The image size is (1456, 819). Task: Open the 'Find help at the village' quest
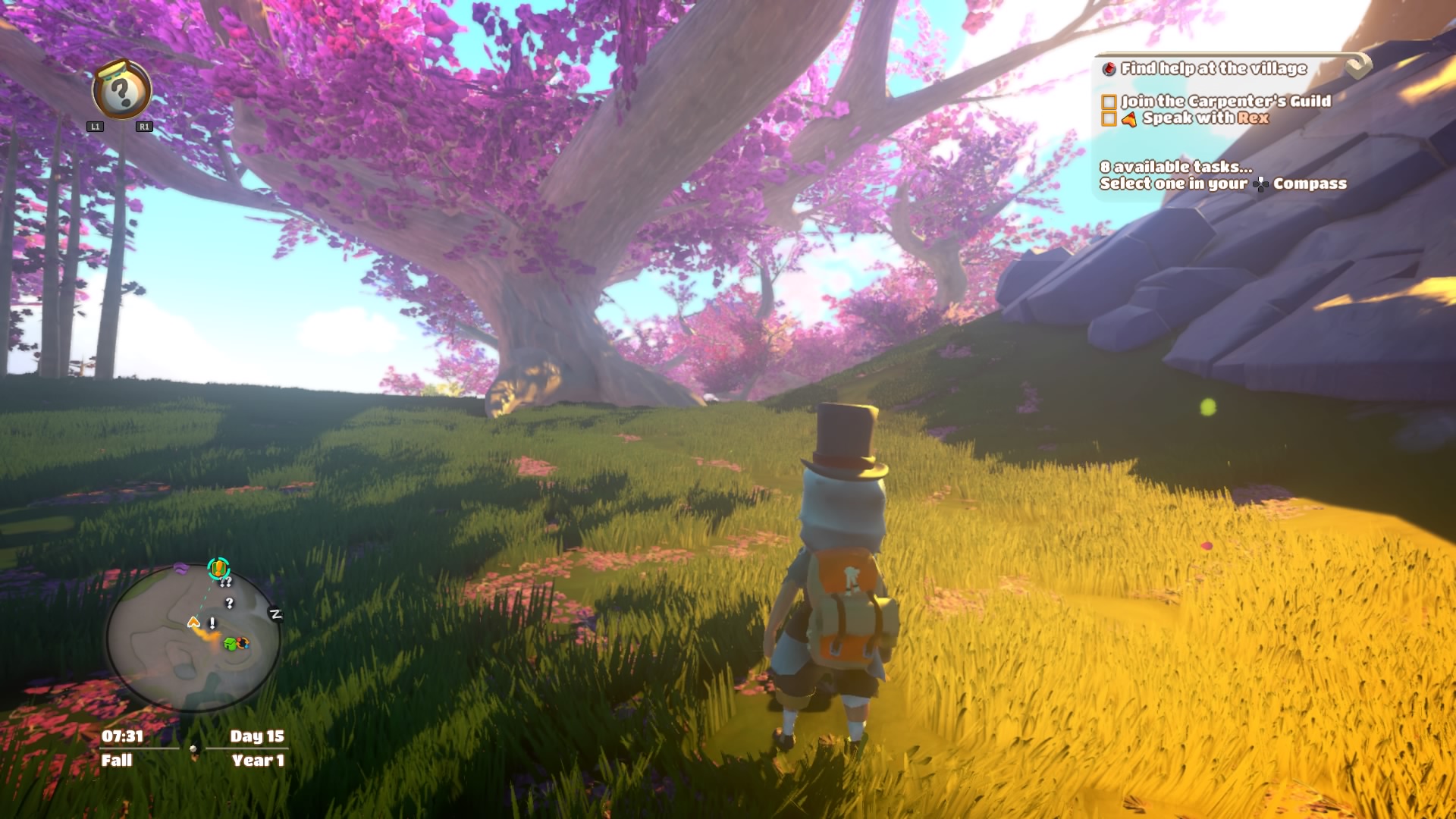pyautogui.click(x=1213, y=68)
